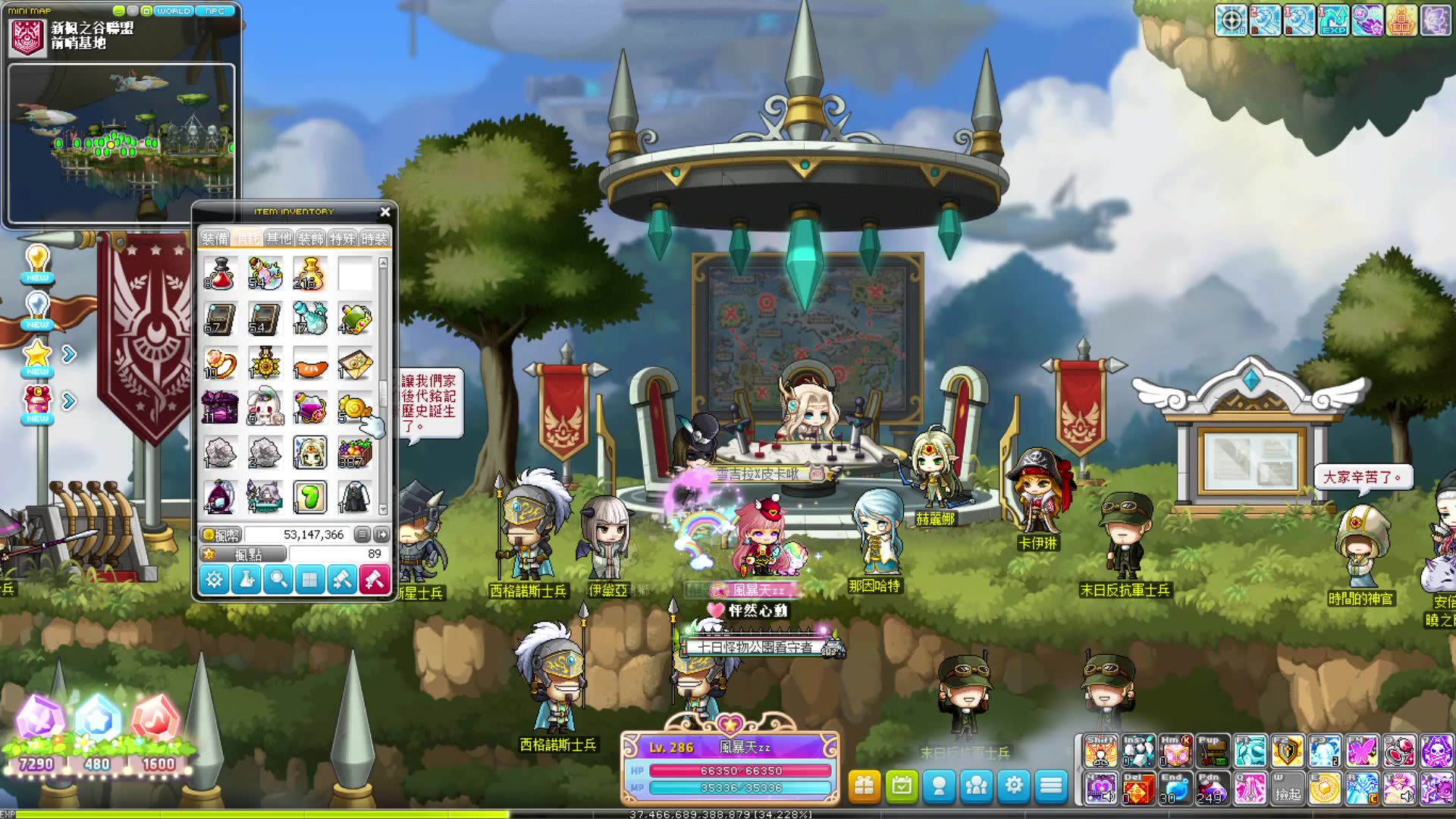Choose the orange sausage item slot

click(x=310, y=366)
